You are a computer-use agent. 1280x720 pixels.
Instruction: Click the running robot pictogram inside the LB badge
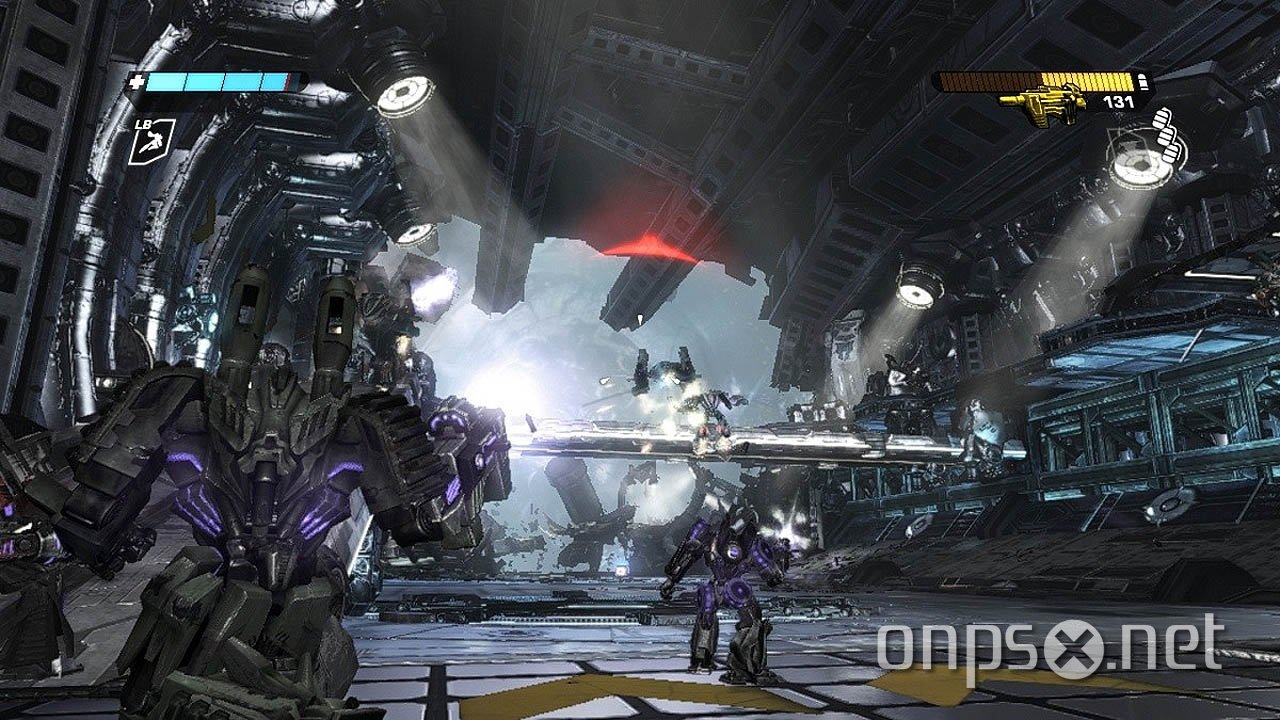[x=153, y=142]
